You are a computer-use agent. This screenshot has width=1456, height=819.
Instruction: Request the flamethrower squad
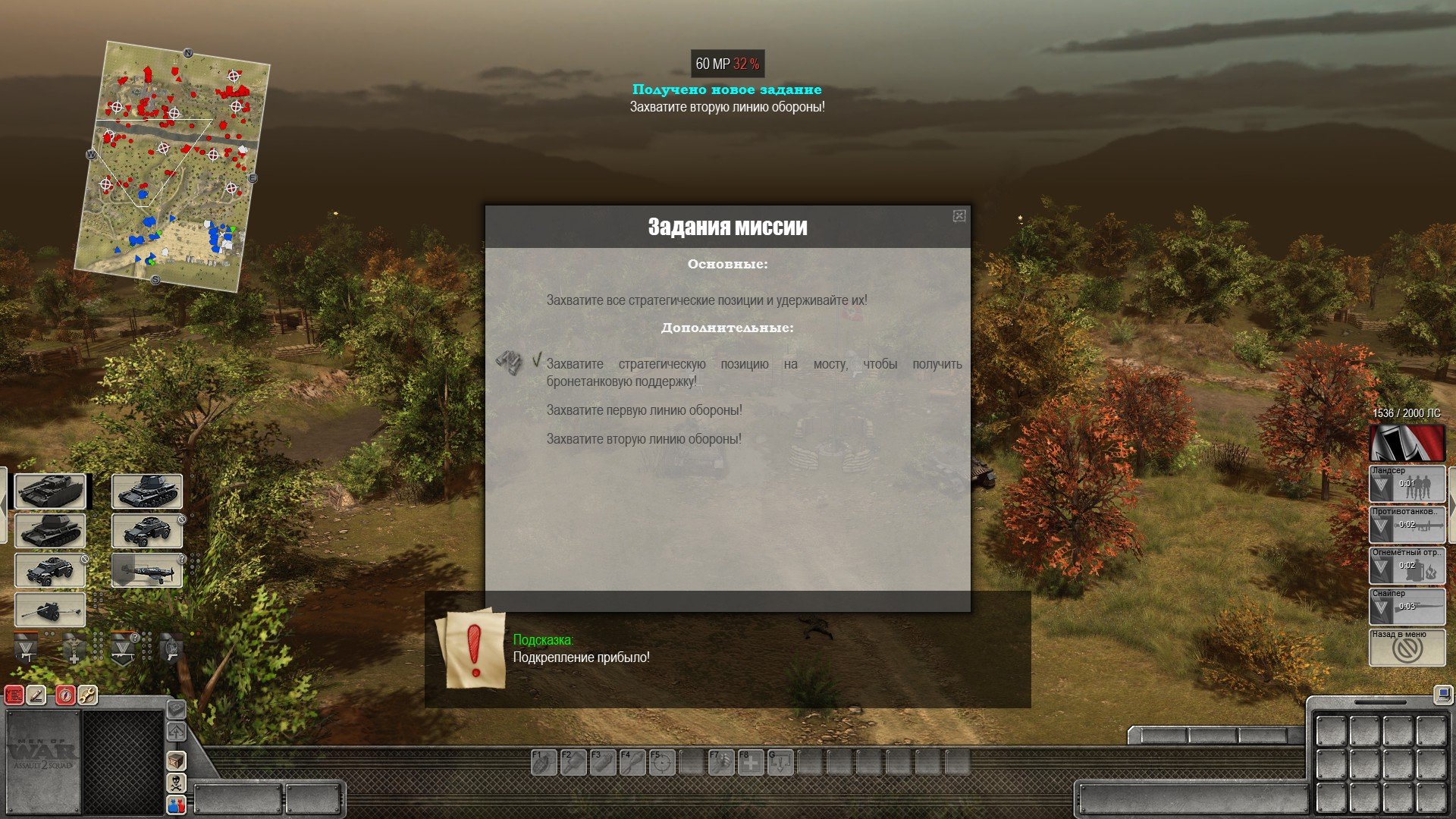[x=1407, y=566]
